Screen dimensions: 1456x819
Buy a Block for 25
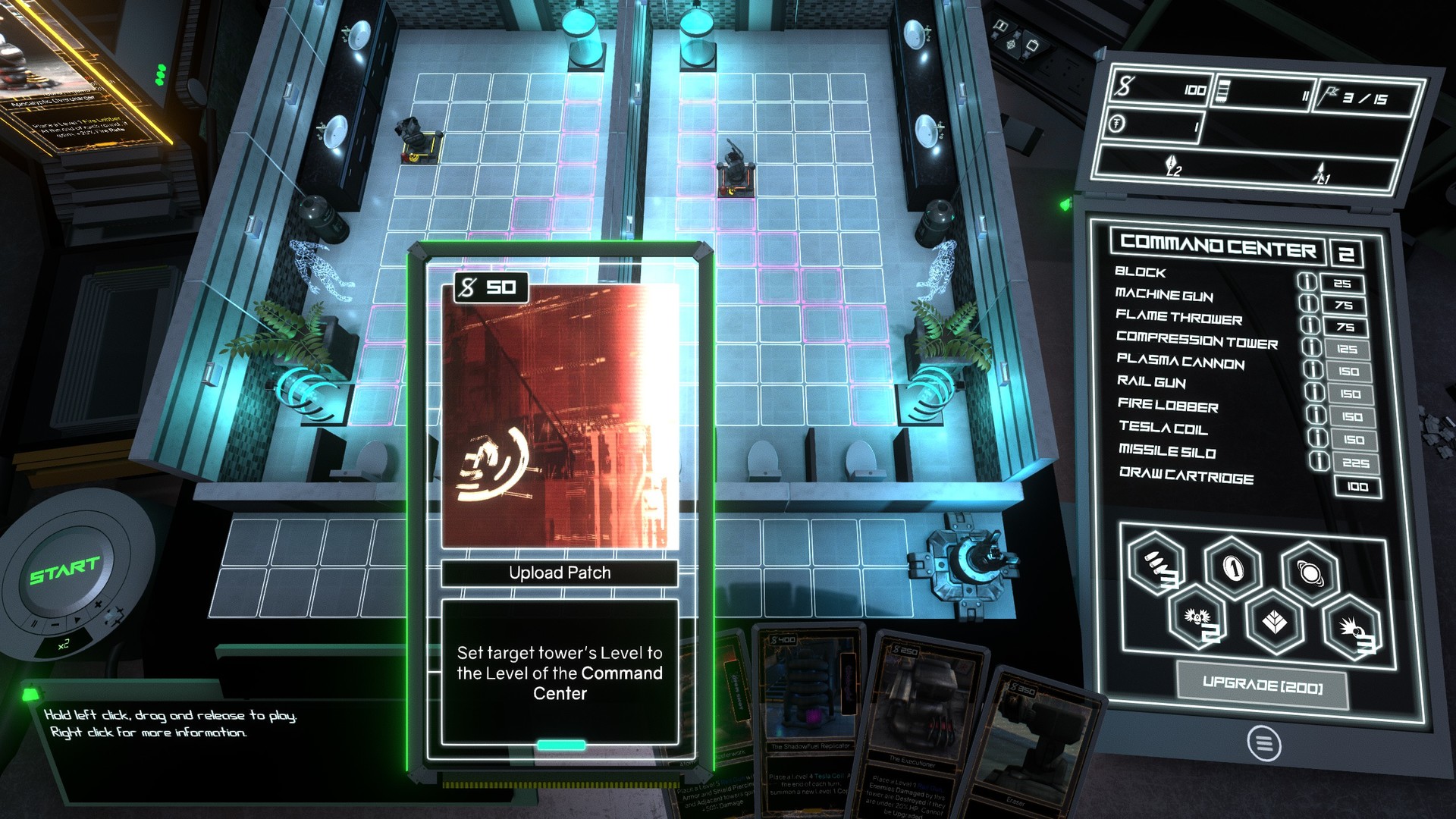tap(1342, 284)
